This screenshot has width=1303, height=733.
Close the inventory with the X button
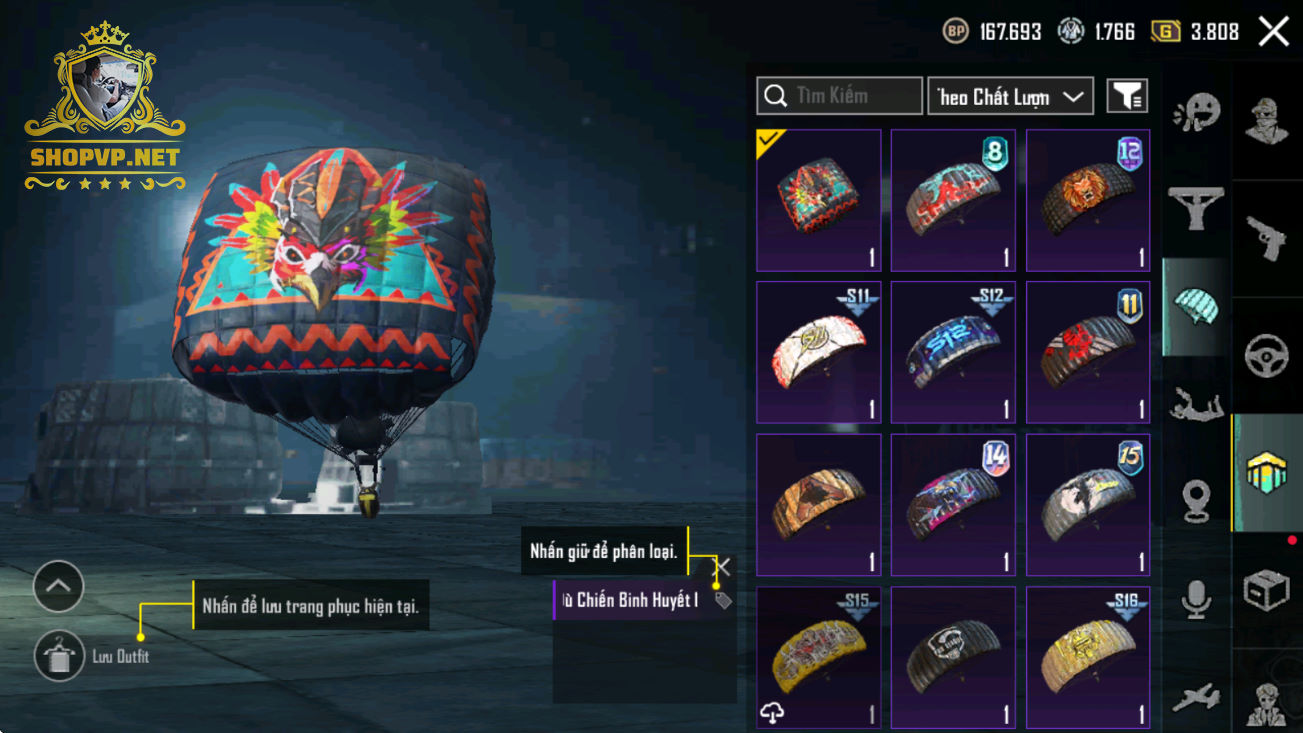coord(1273,32)
